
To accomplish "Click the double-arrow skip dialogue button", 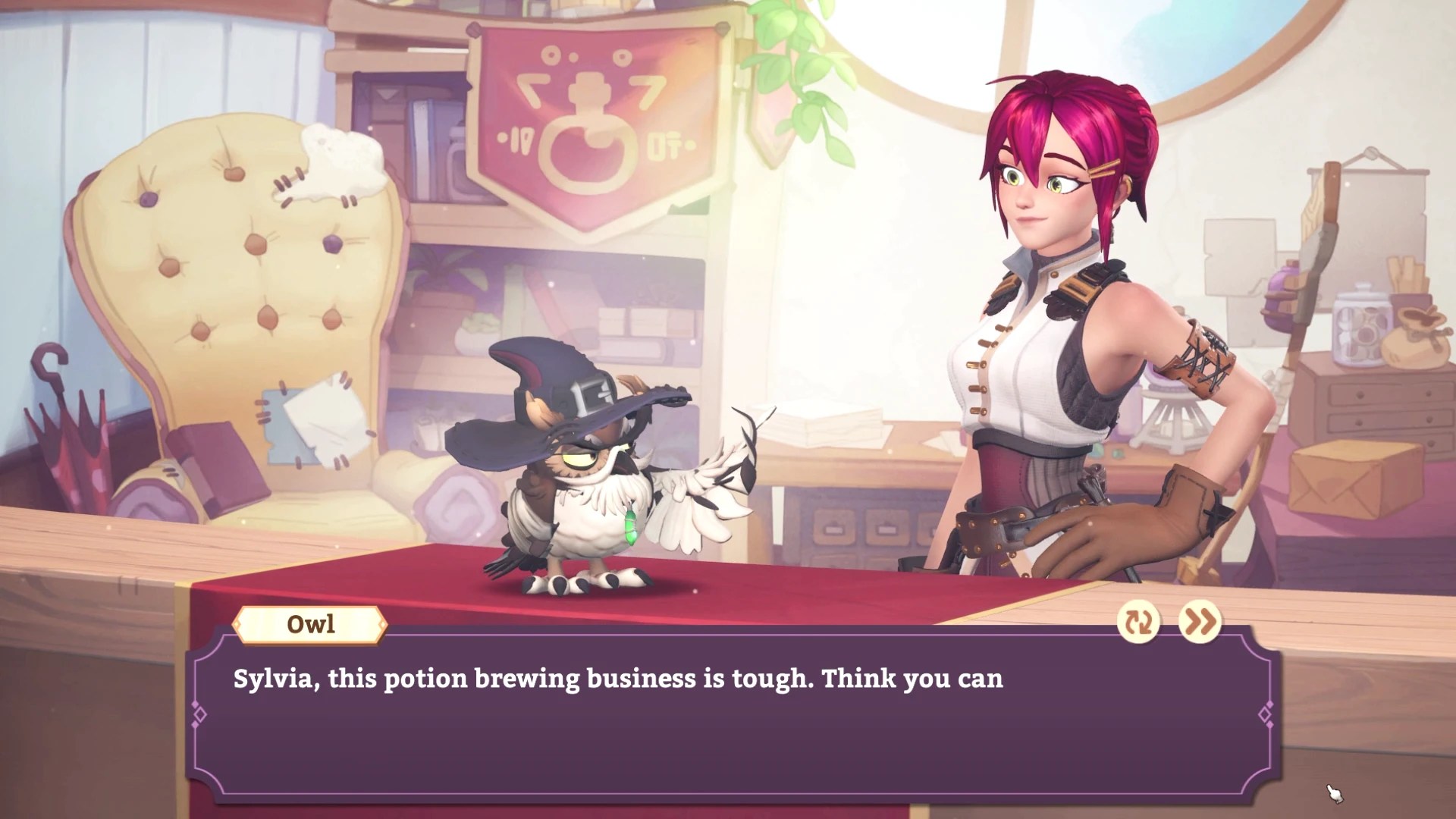I will coord(1200,623).
